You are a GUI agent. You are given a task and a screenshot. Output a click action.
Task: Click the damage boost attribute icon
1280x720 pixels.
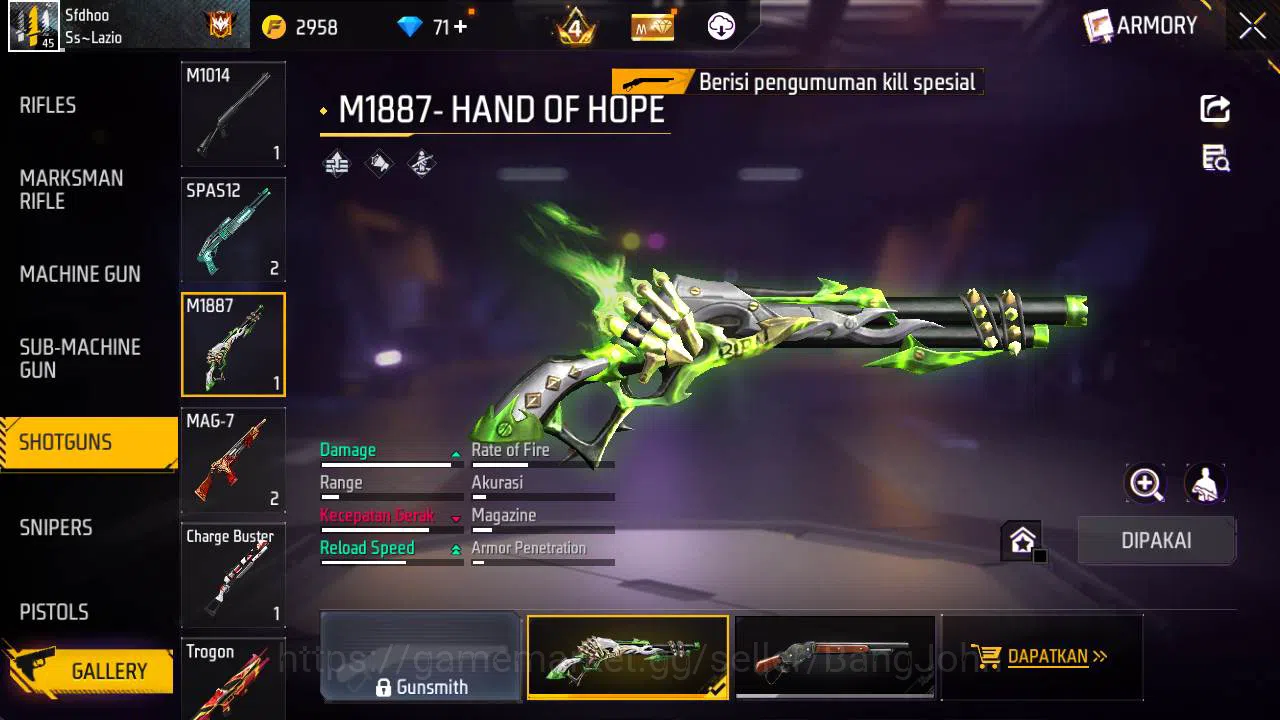point(336,162)
